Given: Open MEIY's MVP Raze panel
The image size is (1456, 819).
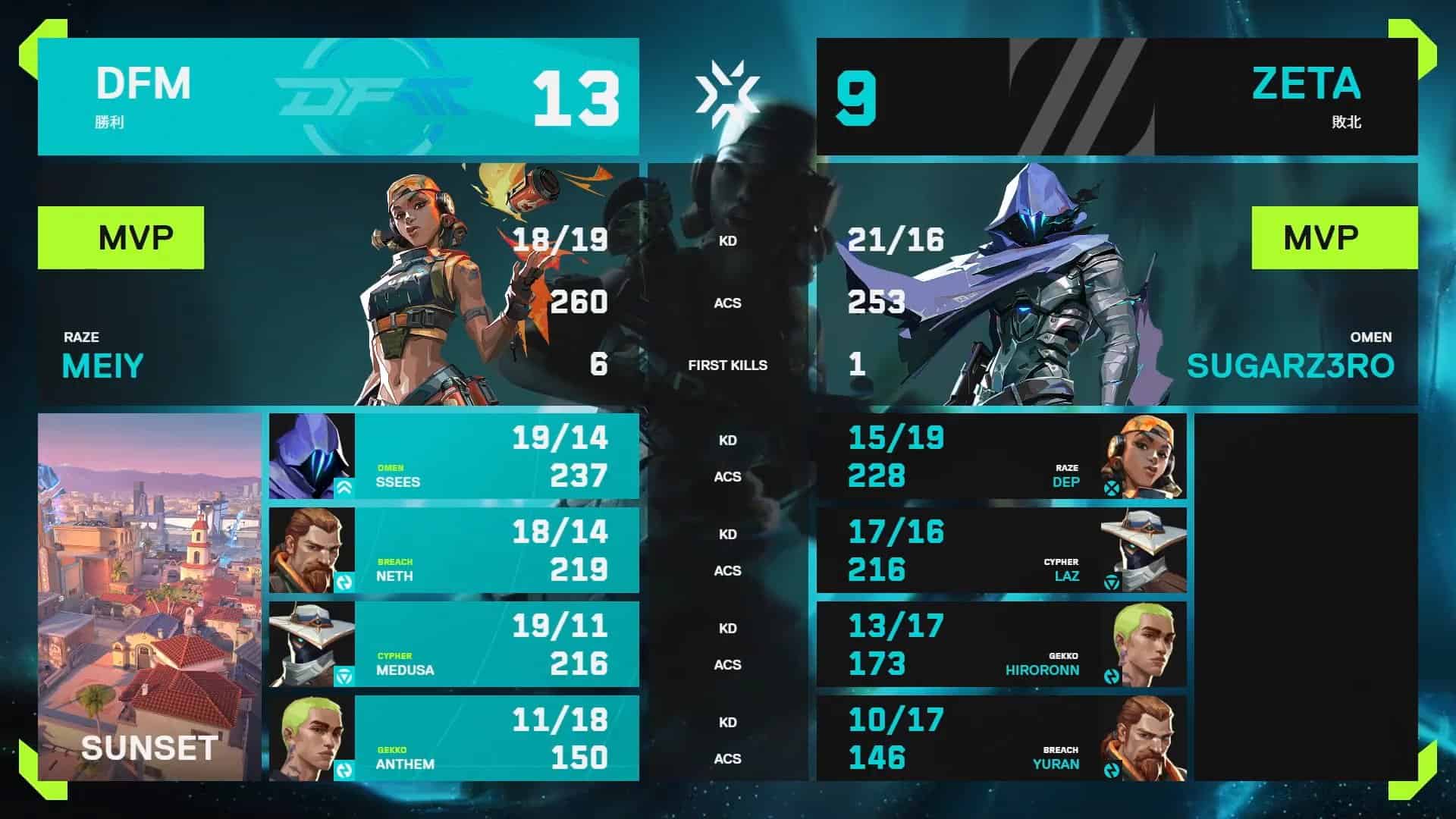Looking at the screenshot, I should (x=338, y=284).
